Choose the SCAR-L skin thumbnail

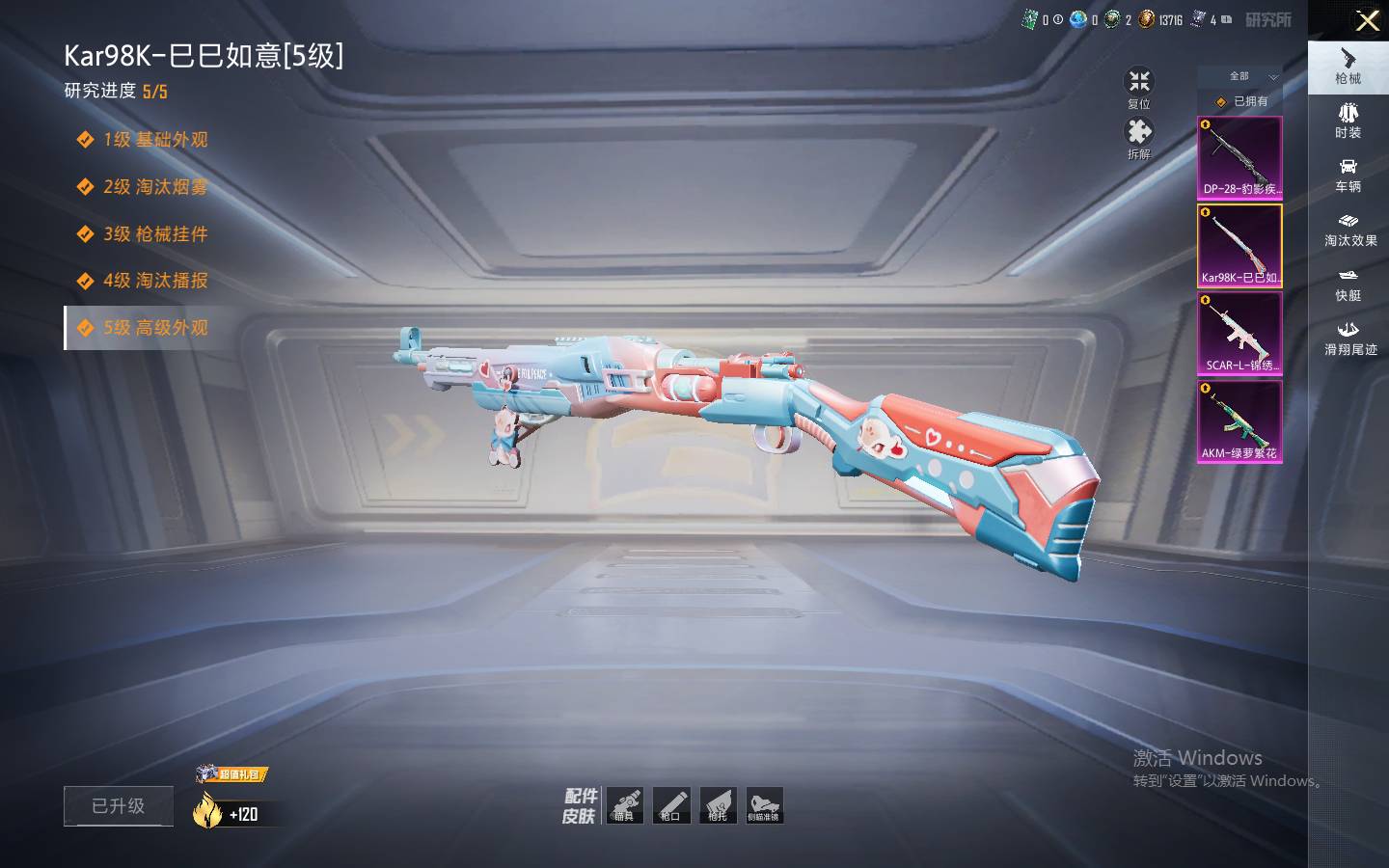pos(1239,334)
